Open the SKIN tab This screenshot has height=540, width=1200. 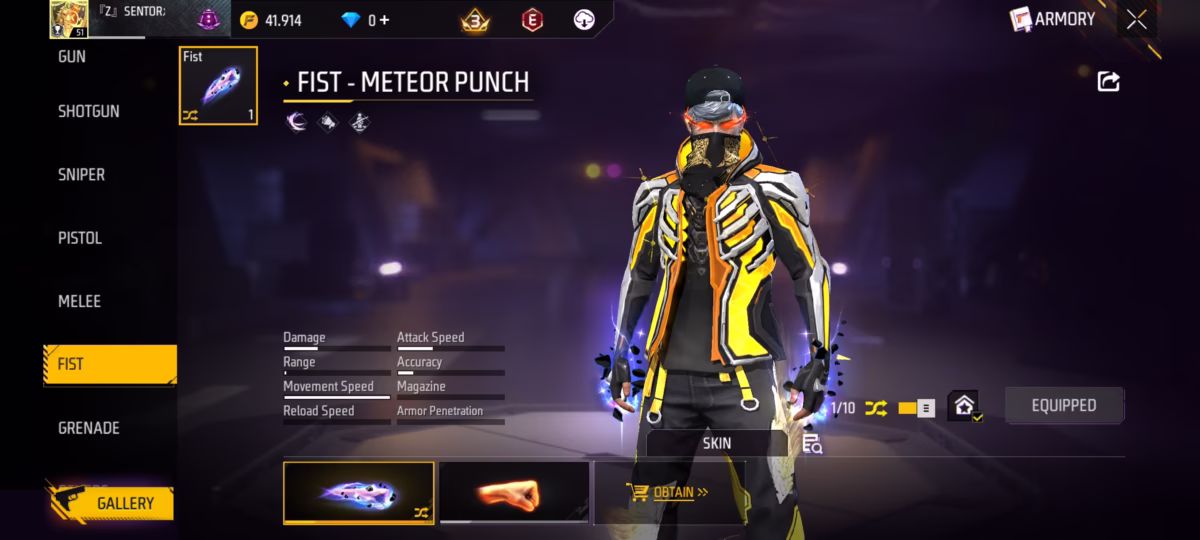(x=717, y=443)
